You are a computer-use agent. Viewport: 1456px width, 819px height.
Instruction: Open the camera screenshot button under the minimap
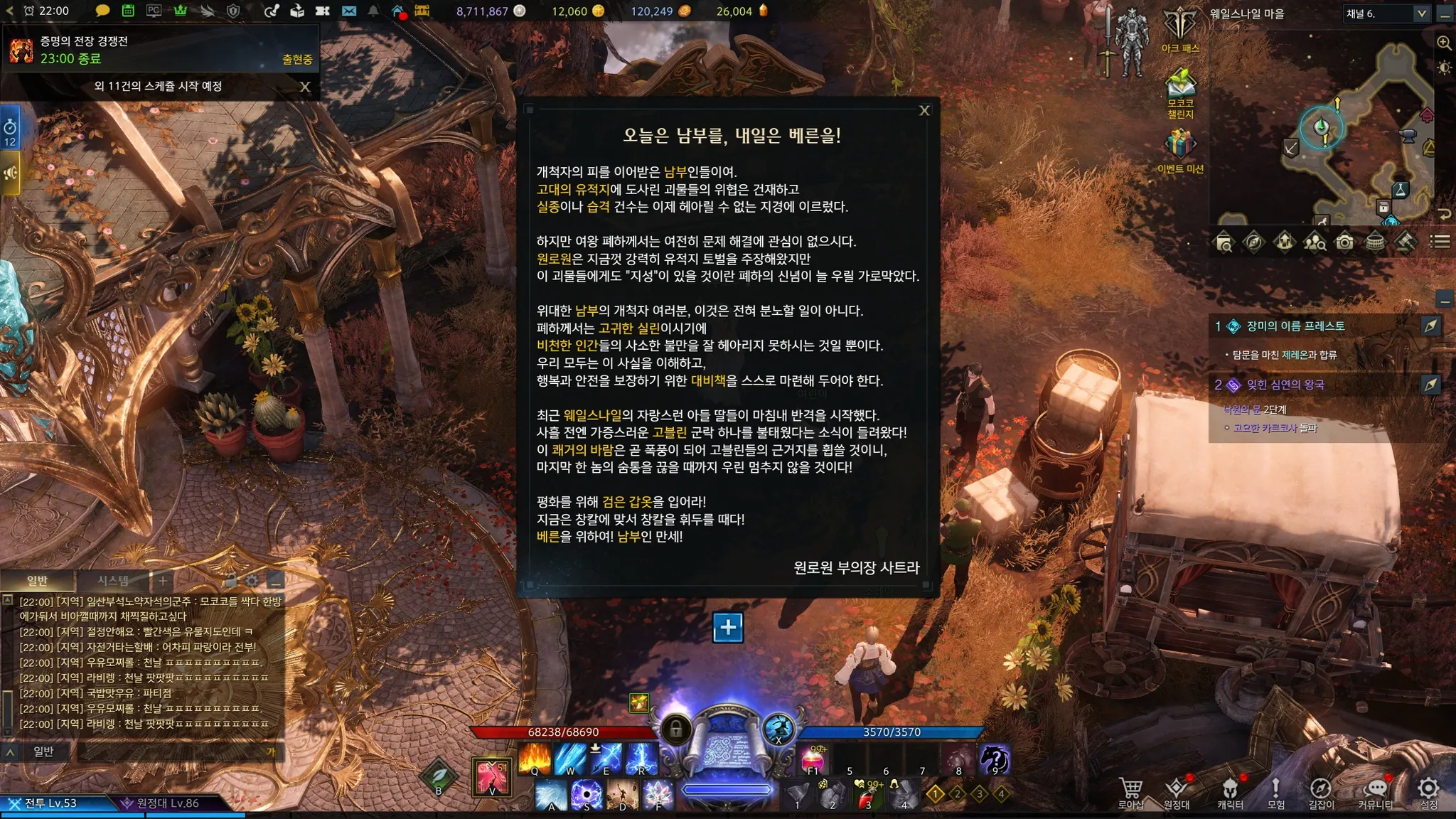point(1344,242)
